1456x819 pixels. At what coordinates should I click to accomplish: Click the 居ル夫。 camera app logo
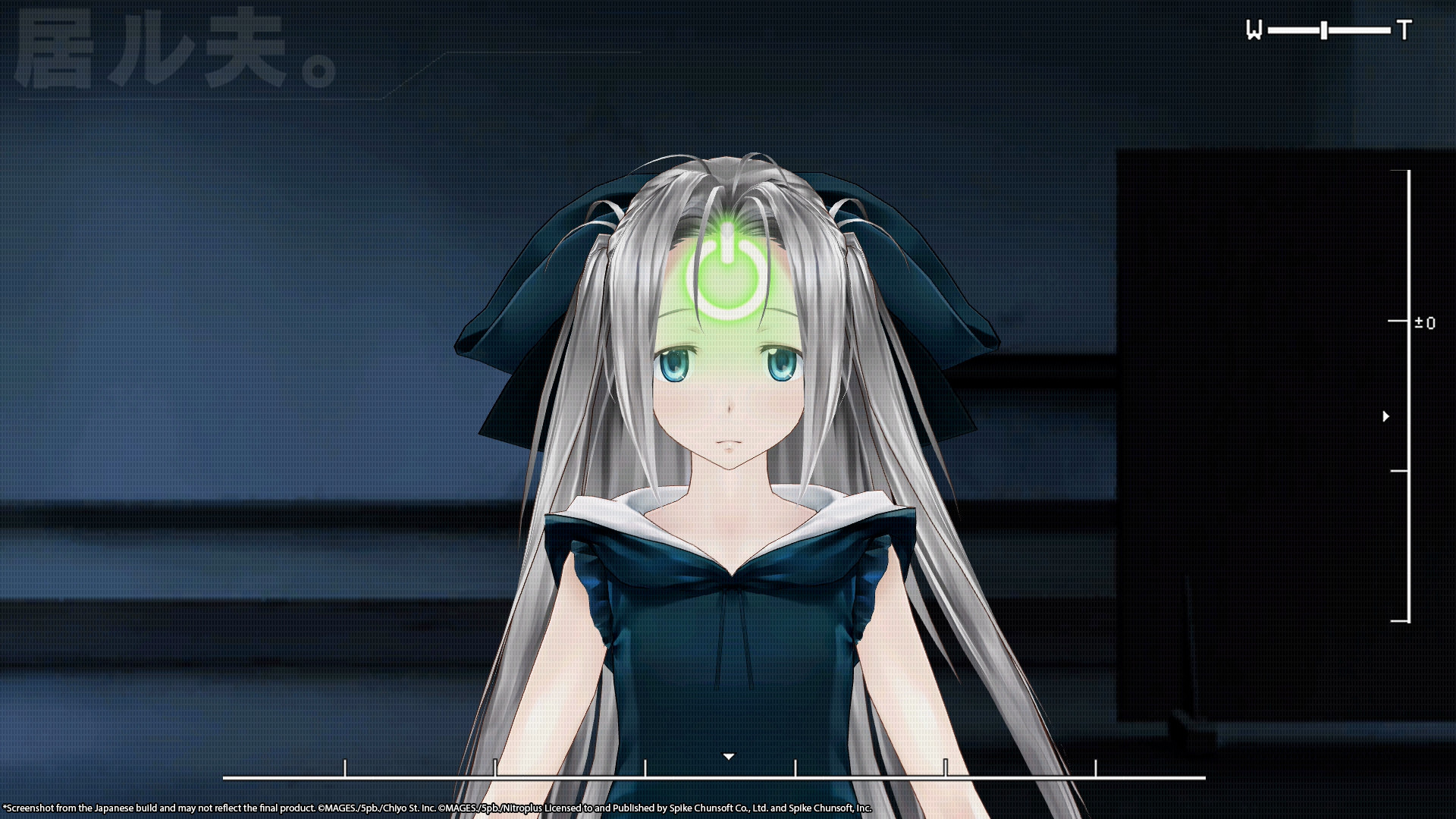coord(174,49)
